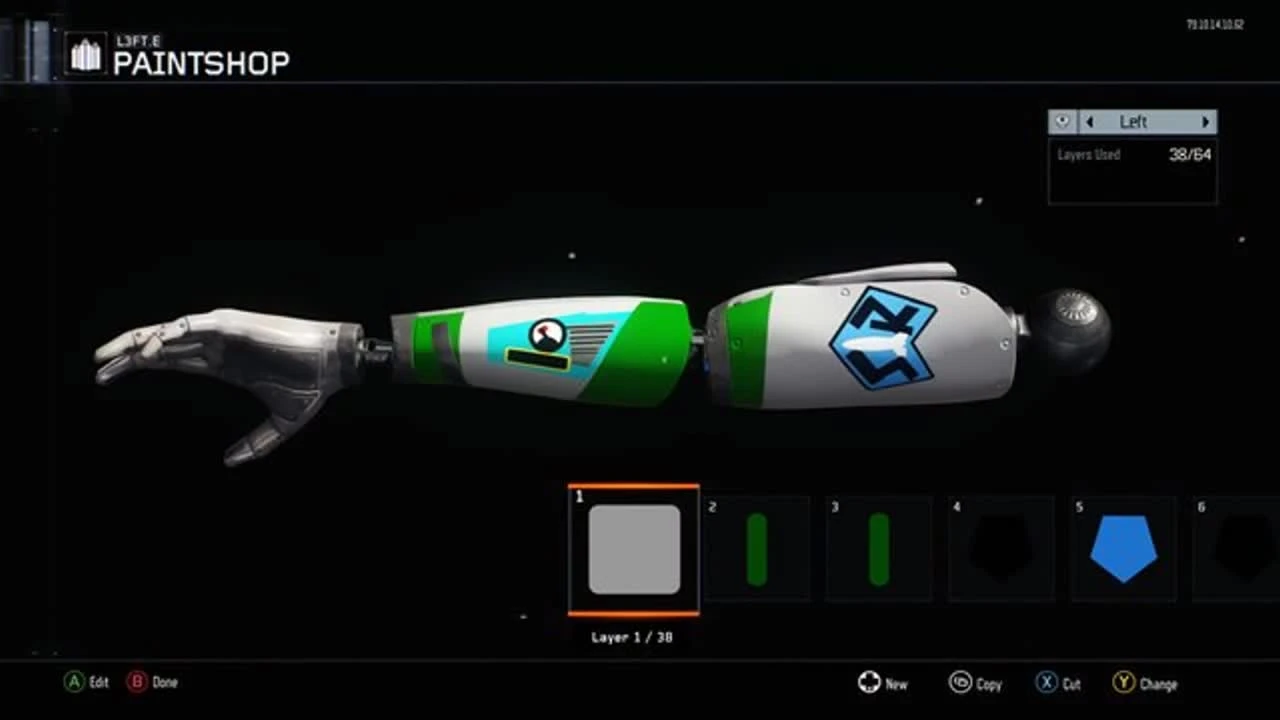Open the Left side selector to switch sides
This screenshot has width=1280, height=720.
point(1133,121)
